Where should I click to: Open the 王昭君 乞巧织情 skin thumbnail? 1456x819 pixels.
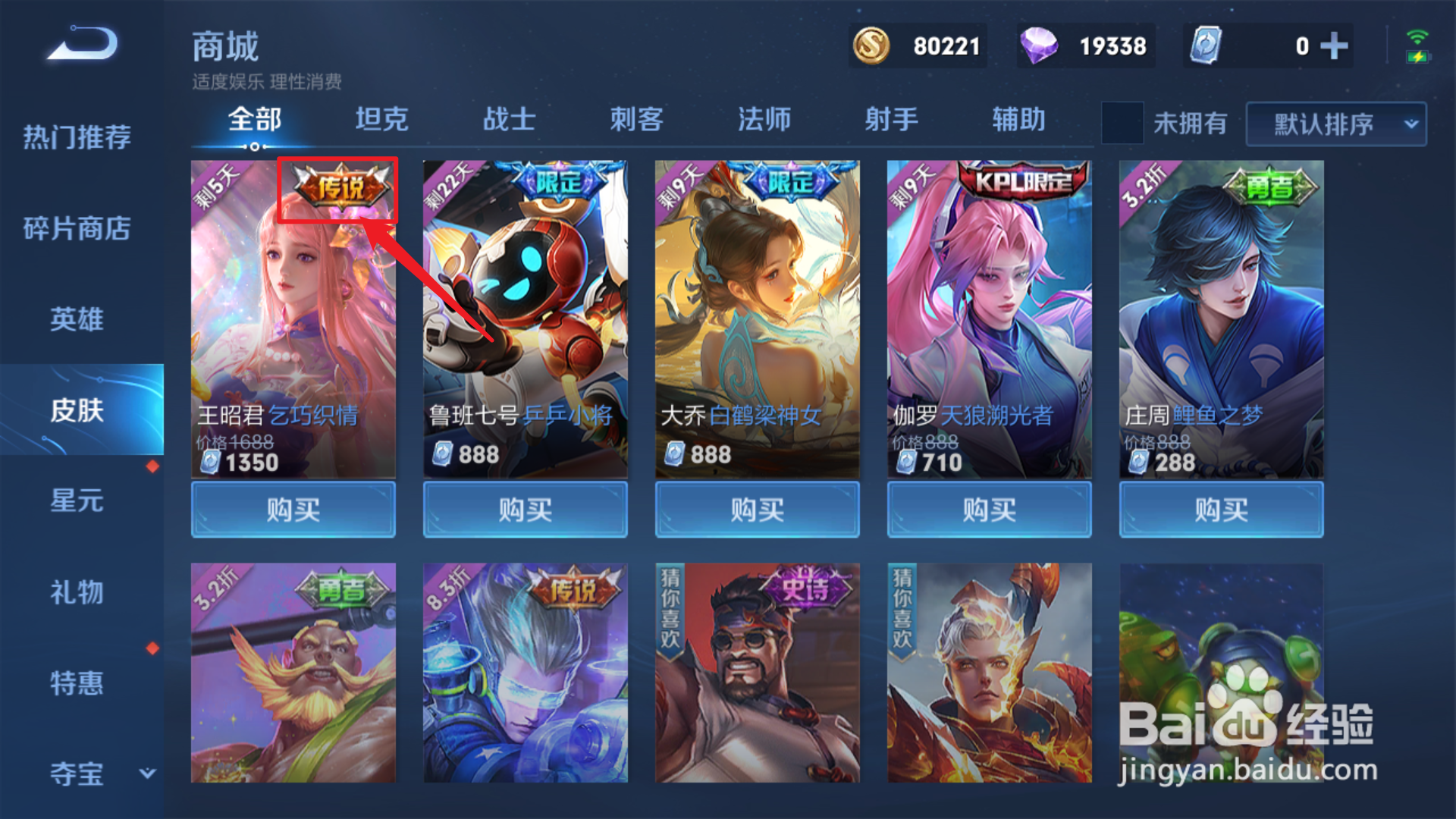[293, 318]
